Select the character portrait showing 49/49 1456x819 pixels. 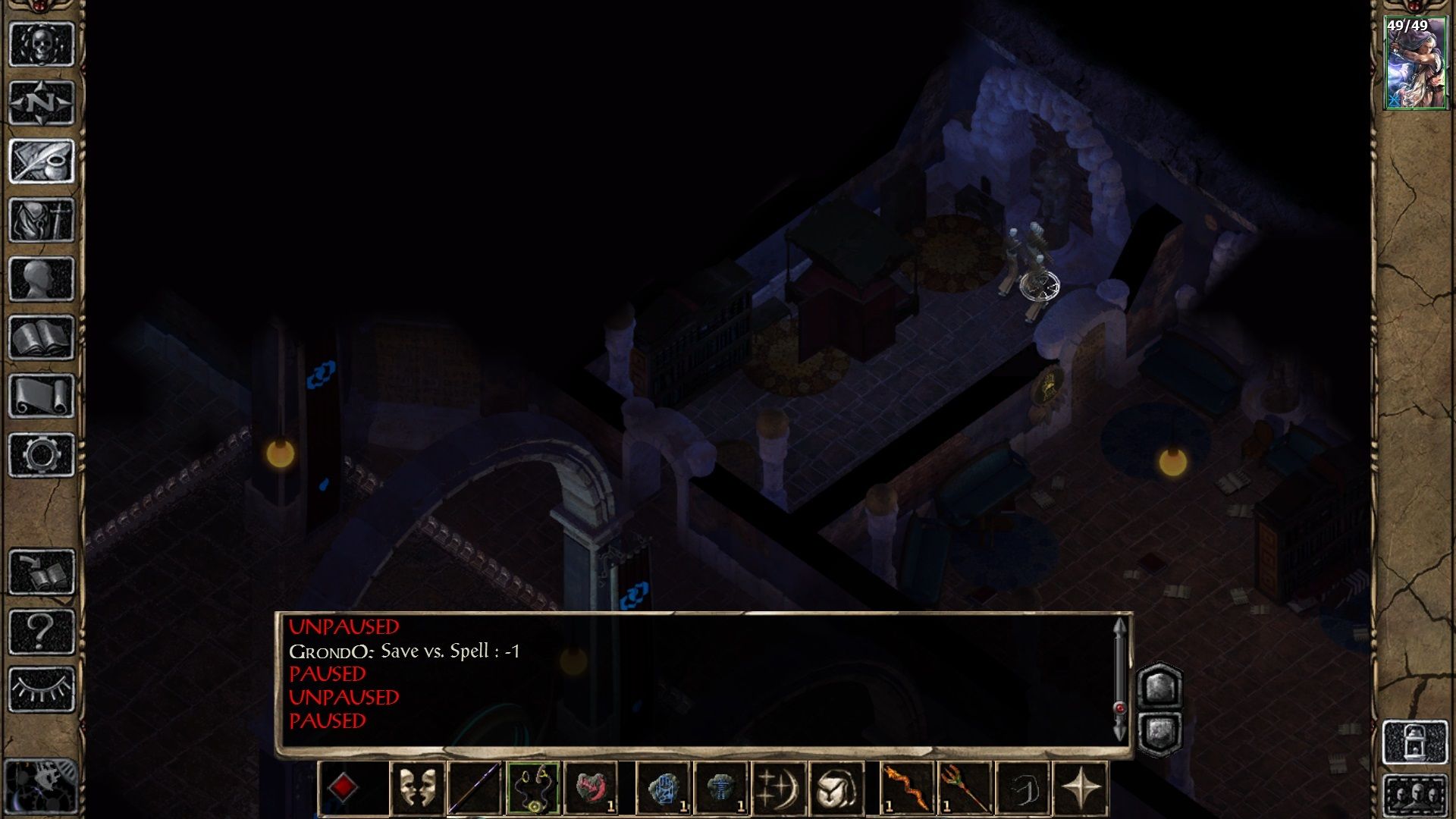click(x=1415, y=64)
